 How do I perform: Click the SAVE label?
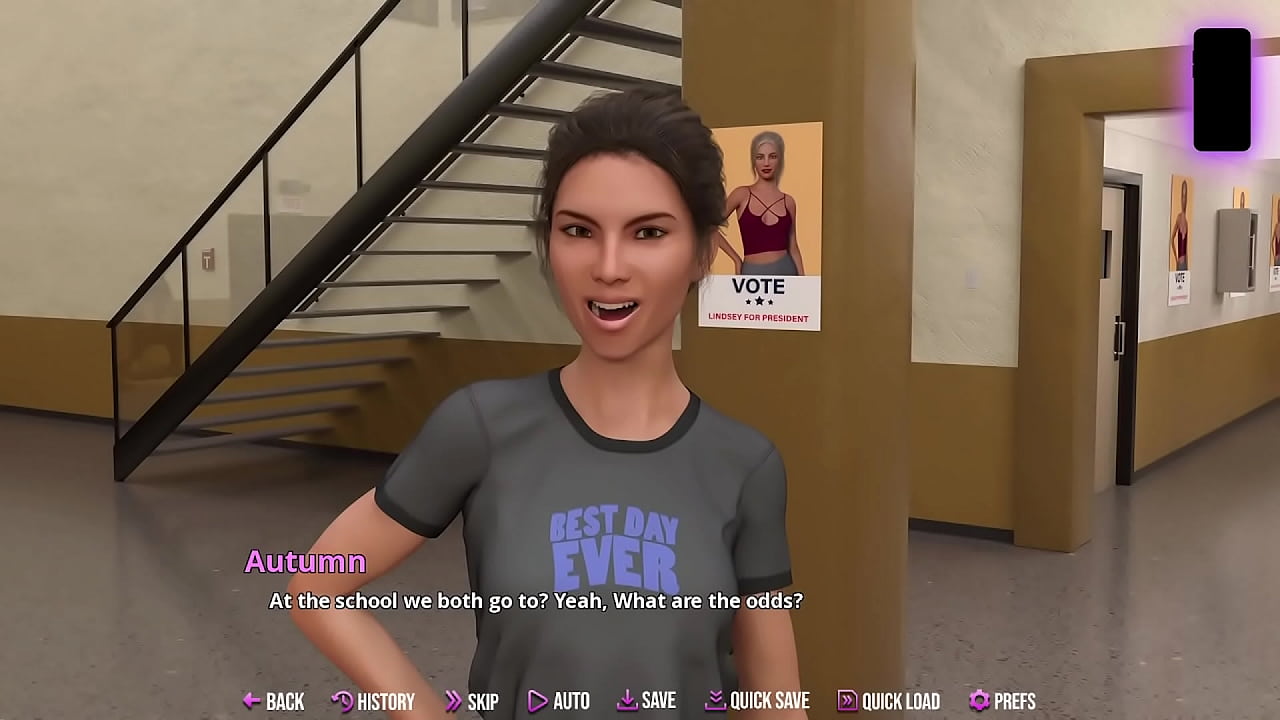point(659,702)
